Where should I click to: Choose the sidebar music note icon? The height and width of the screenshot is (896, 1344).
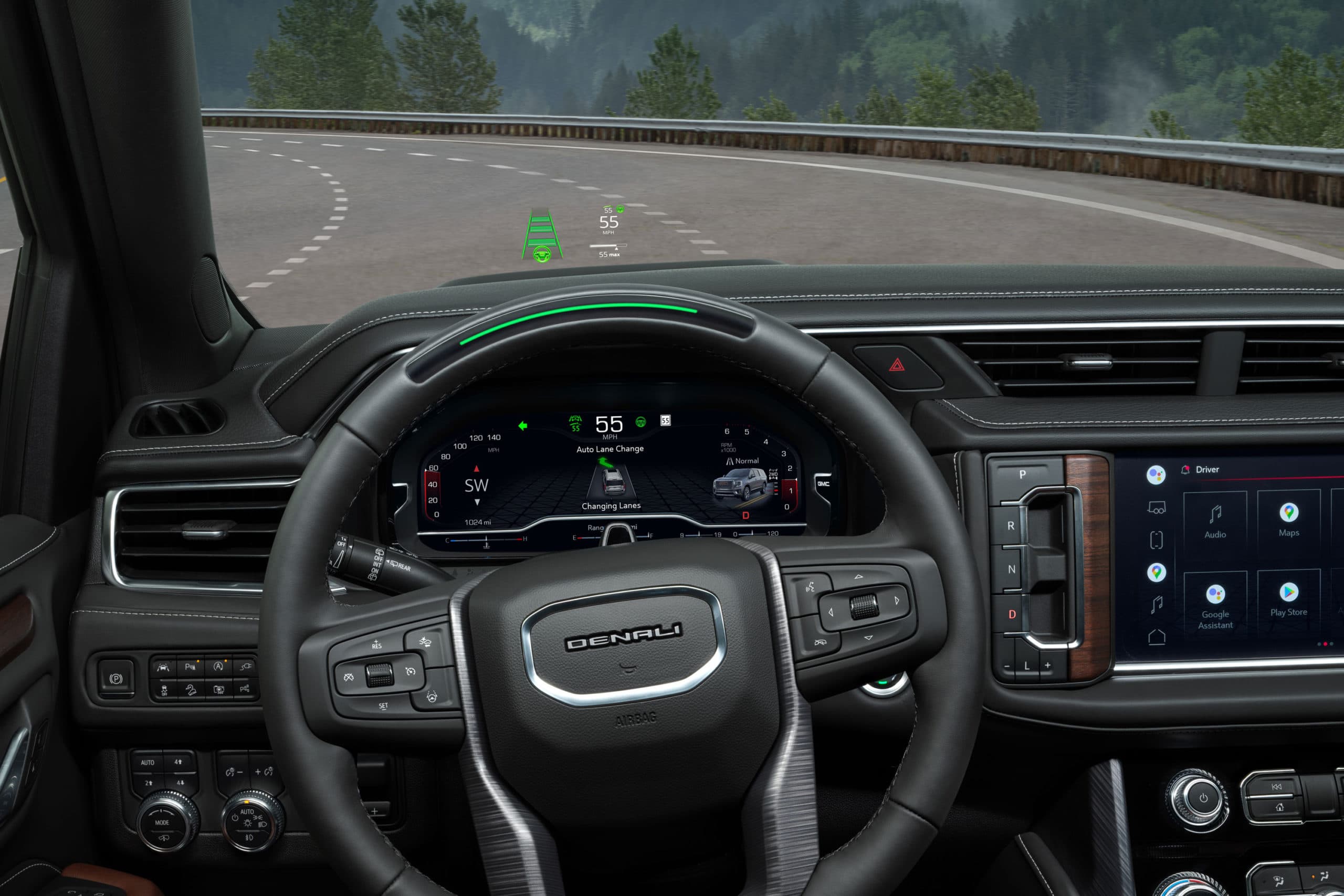(x=1157, y=604)
